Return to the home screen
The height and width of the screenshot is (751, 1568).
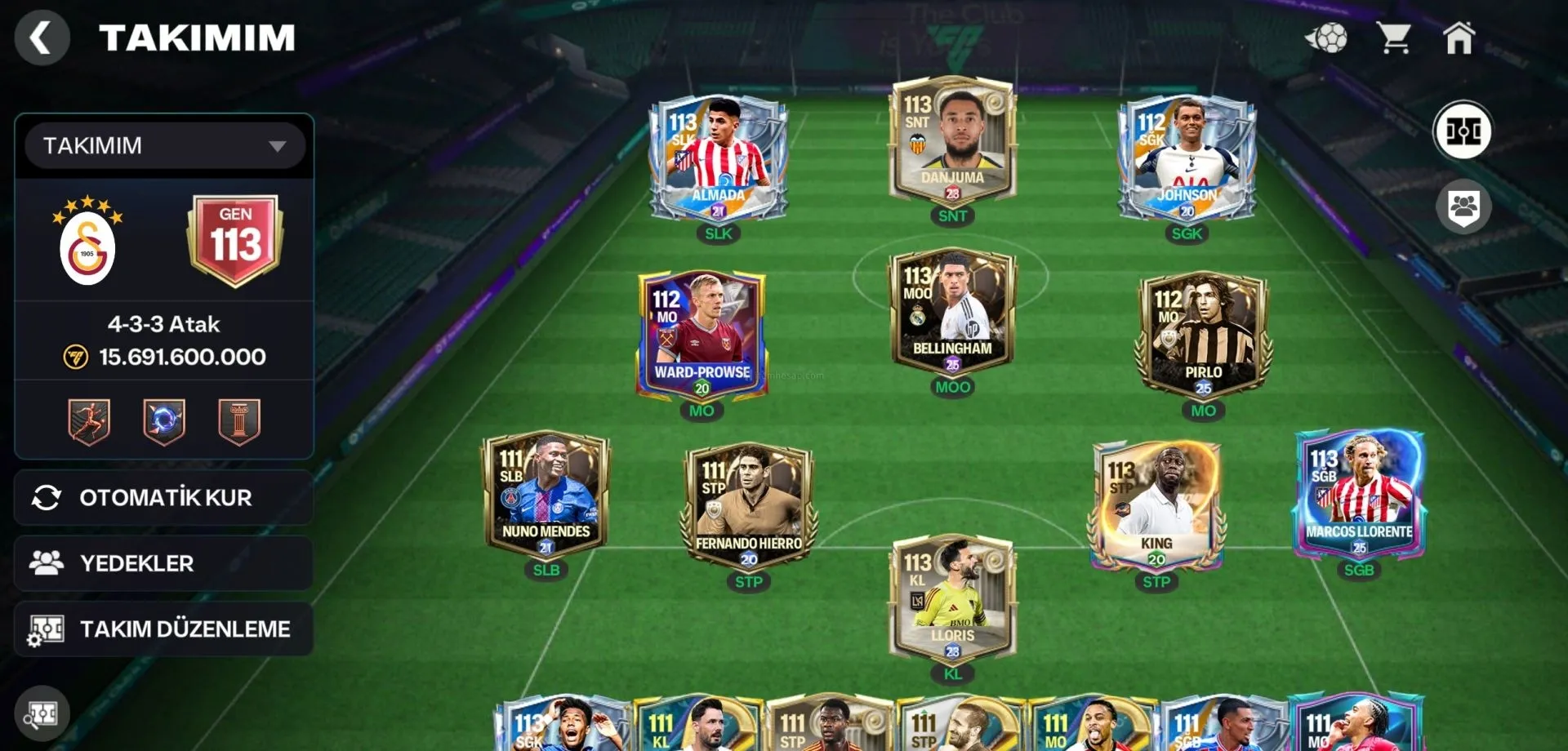click(x=1459, y=38)
